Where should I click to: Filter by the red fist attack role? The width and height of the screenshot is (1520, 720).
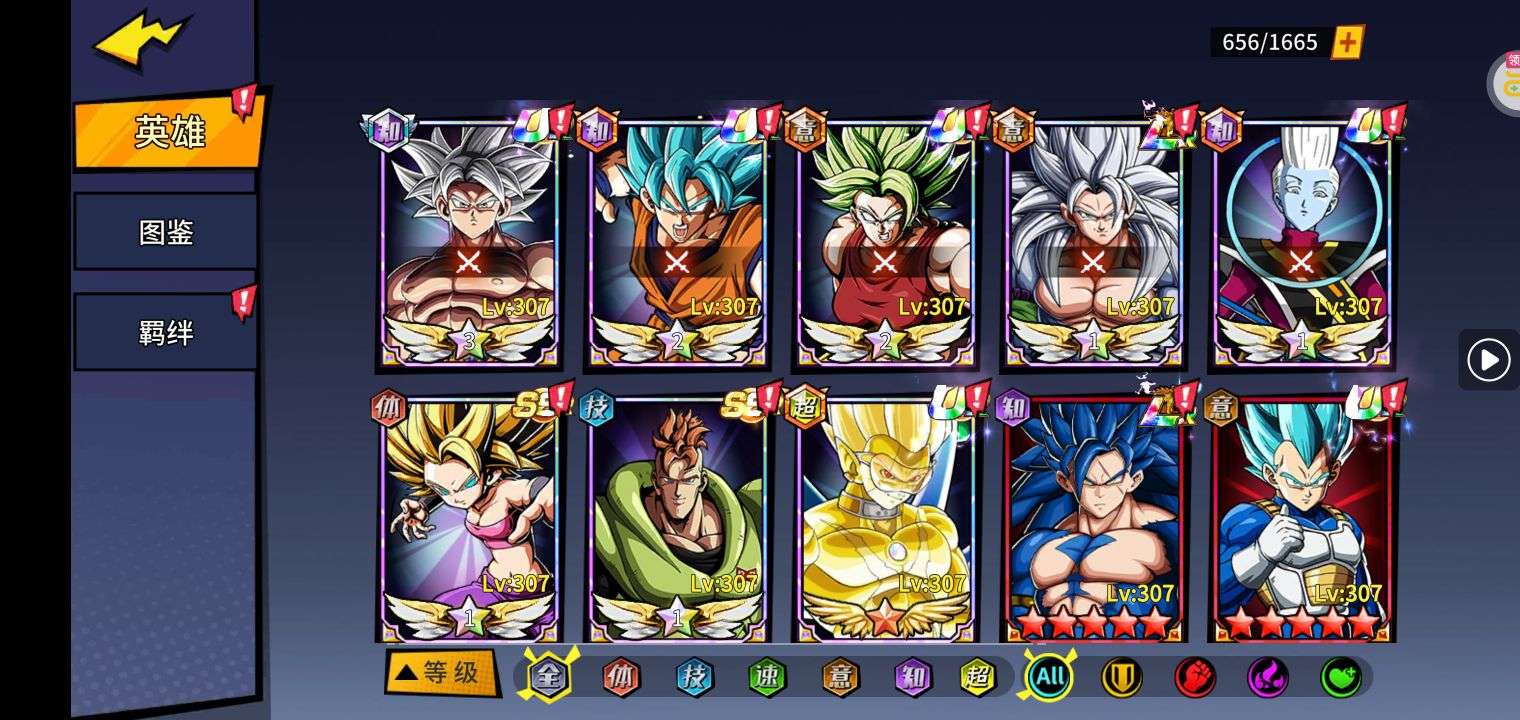1194,678
